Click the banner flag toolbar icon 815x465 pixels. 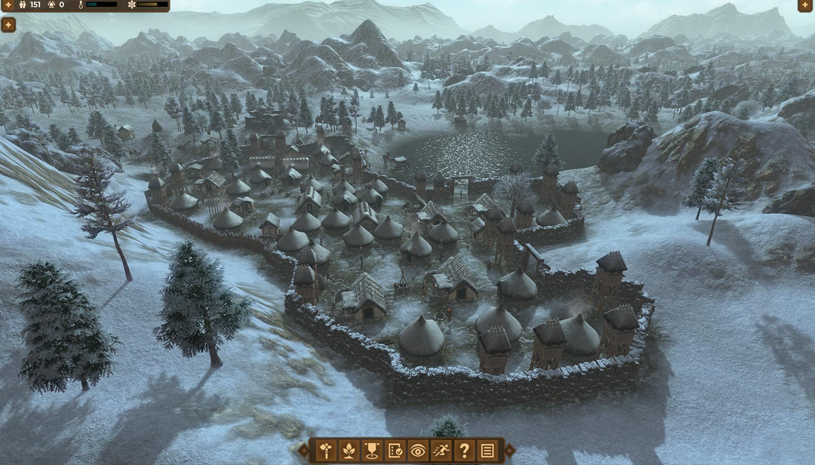[x=372, y=451]
